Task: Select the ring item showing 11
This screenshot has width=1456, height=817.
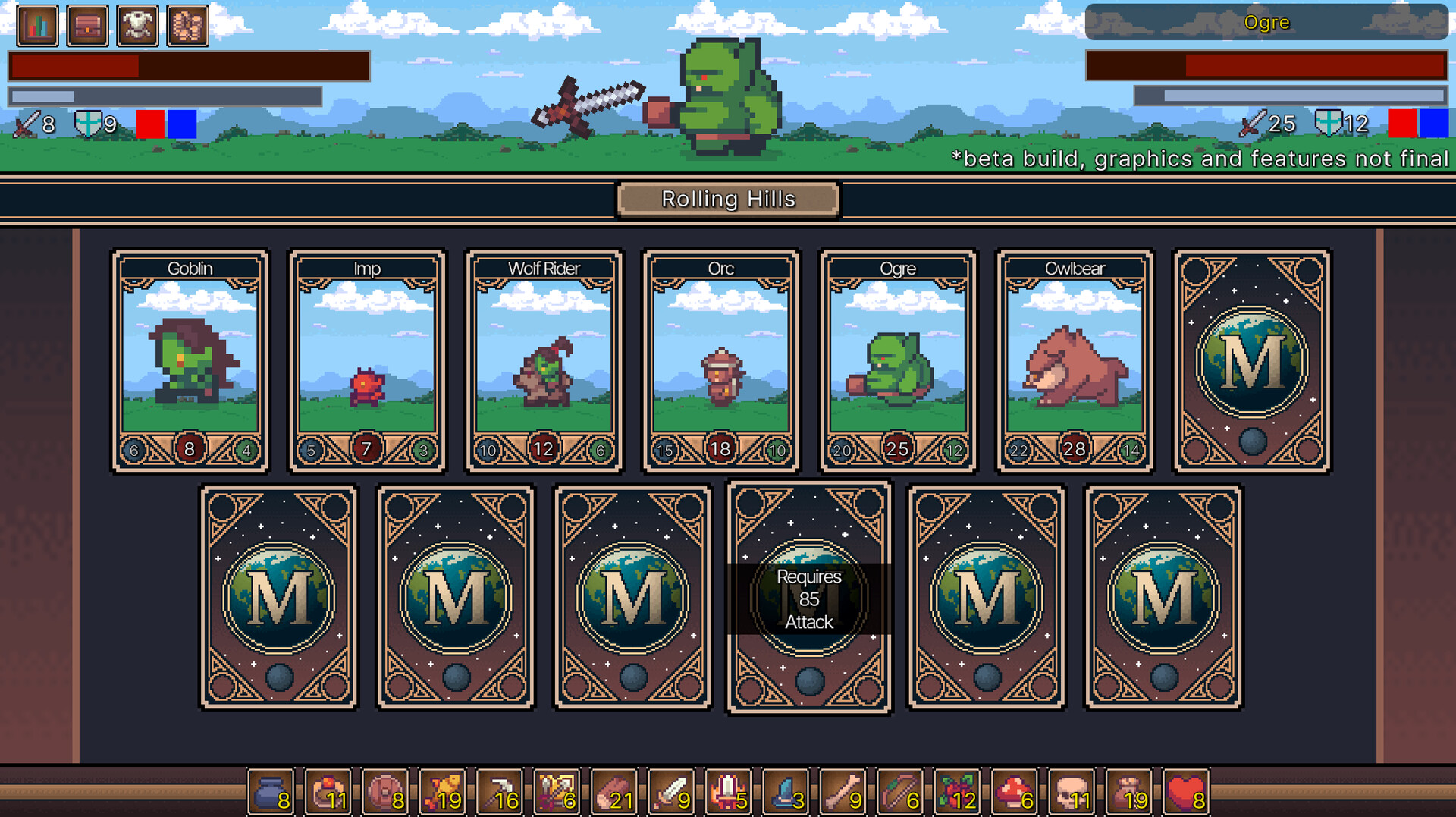Action: (328, 789)
